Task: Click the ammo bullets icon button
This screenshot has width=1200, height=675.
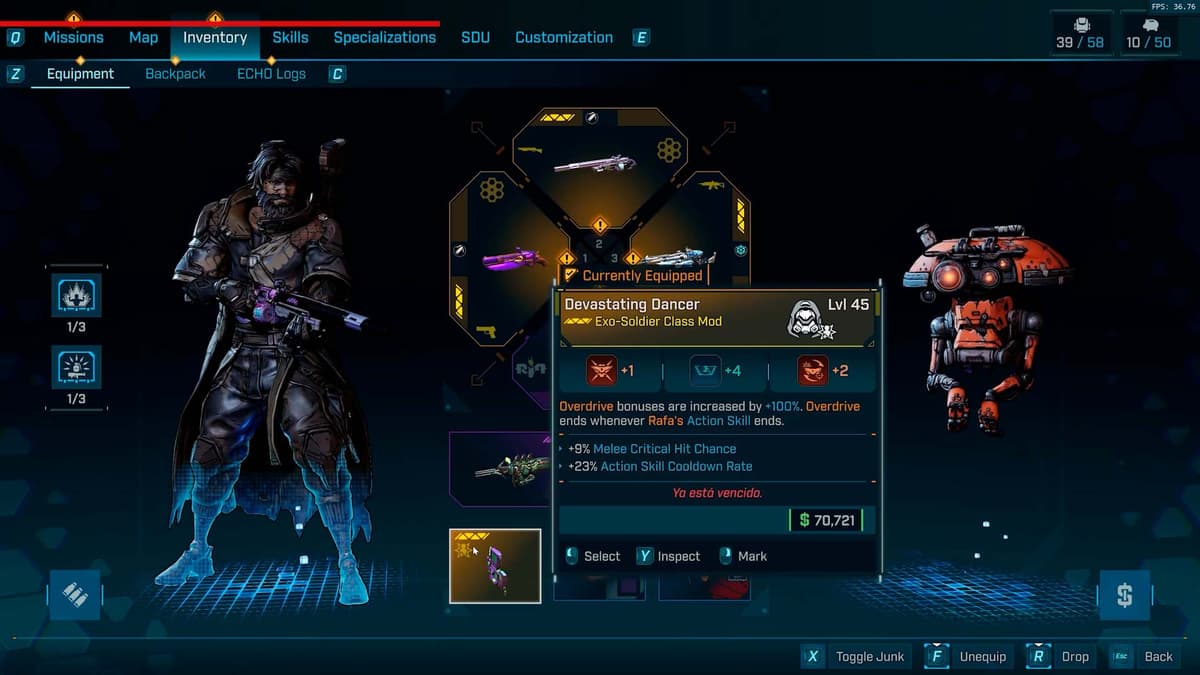Action: (x=75, y=596)
